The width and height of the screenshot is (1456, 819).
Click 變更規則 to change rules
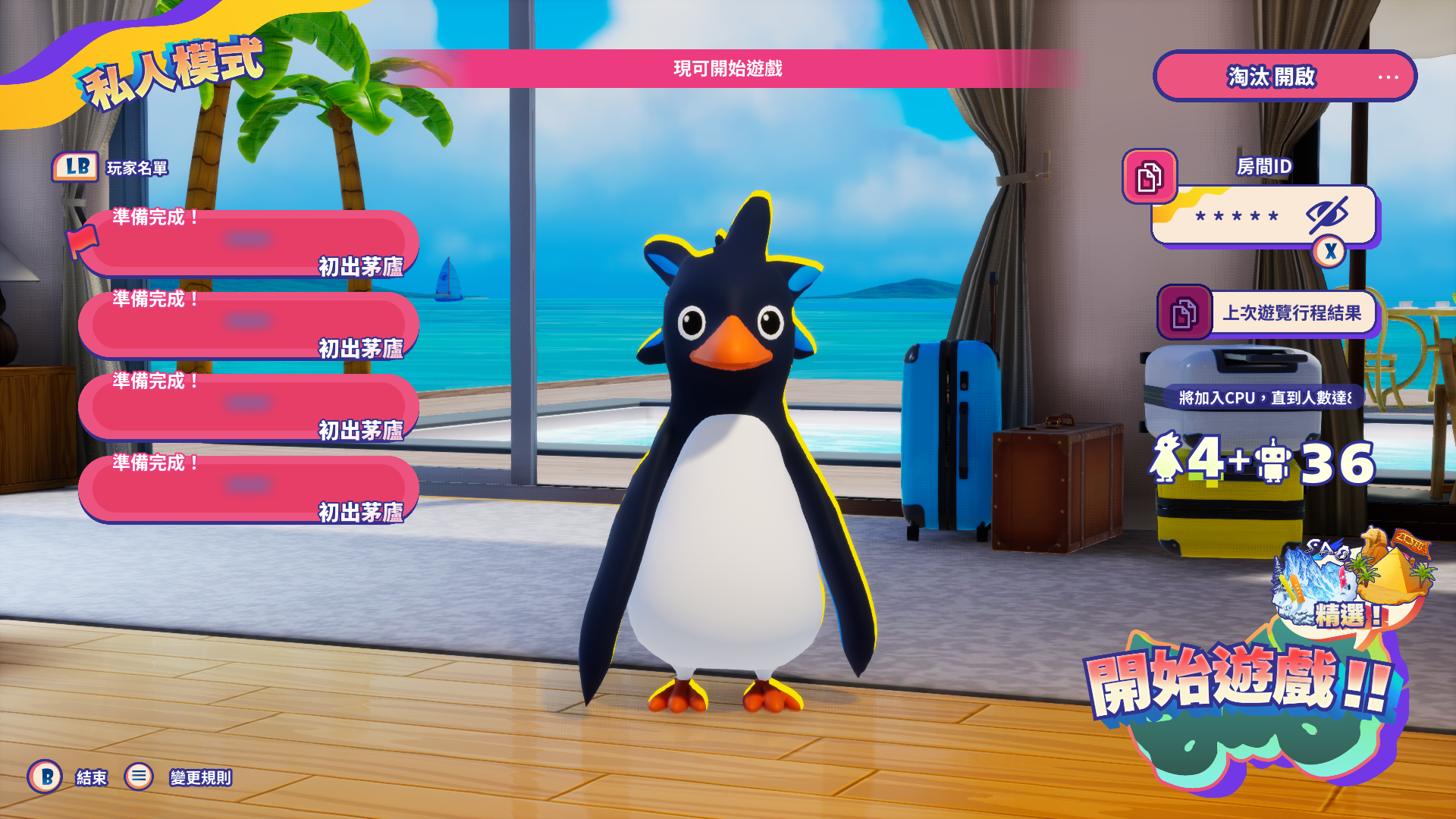click(200, 777)
